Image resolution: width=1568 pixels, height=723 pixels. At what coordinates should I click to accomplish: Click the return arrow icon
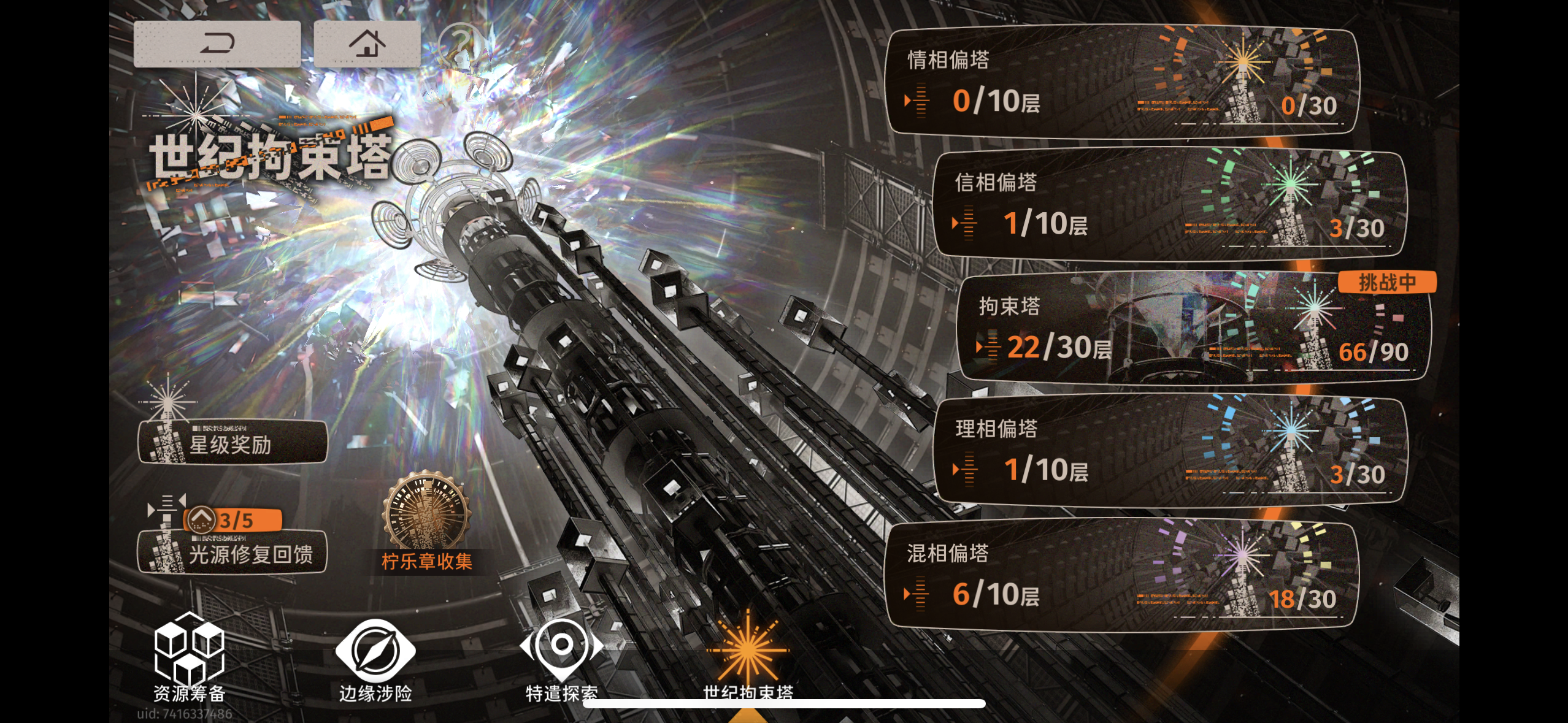click(219, 43)
